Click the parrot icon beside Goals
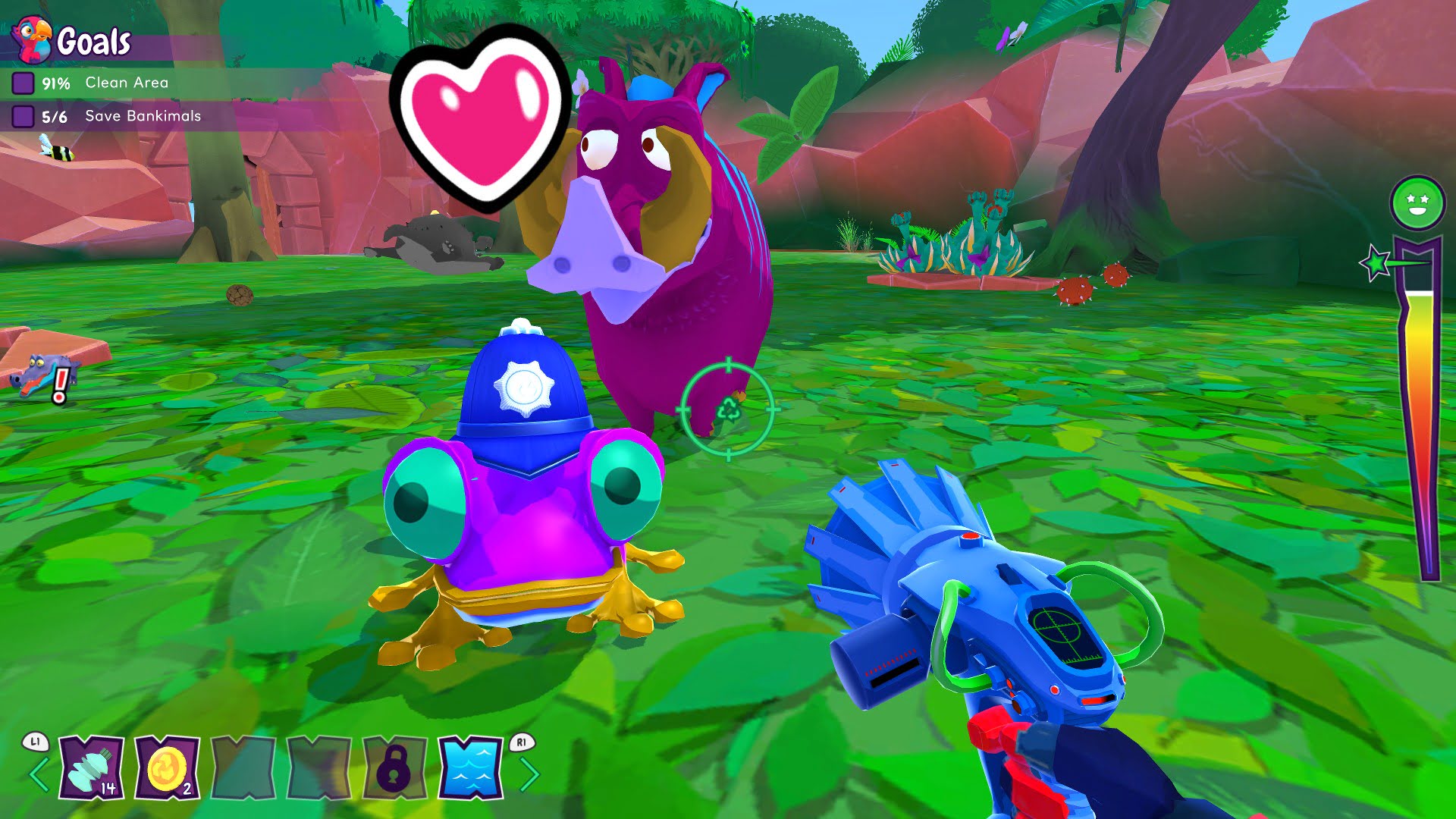 (32, 39)
